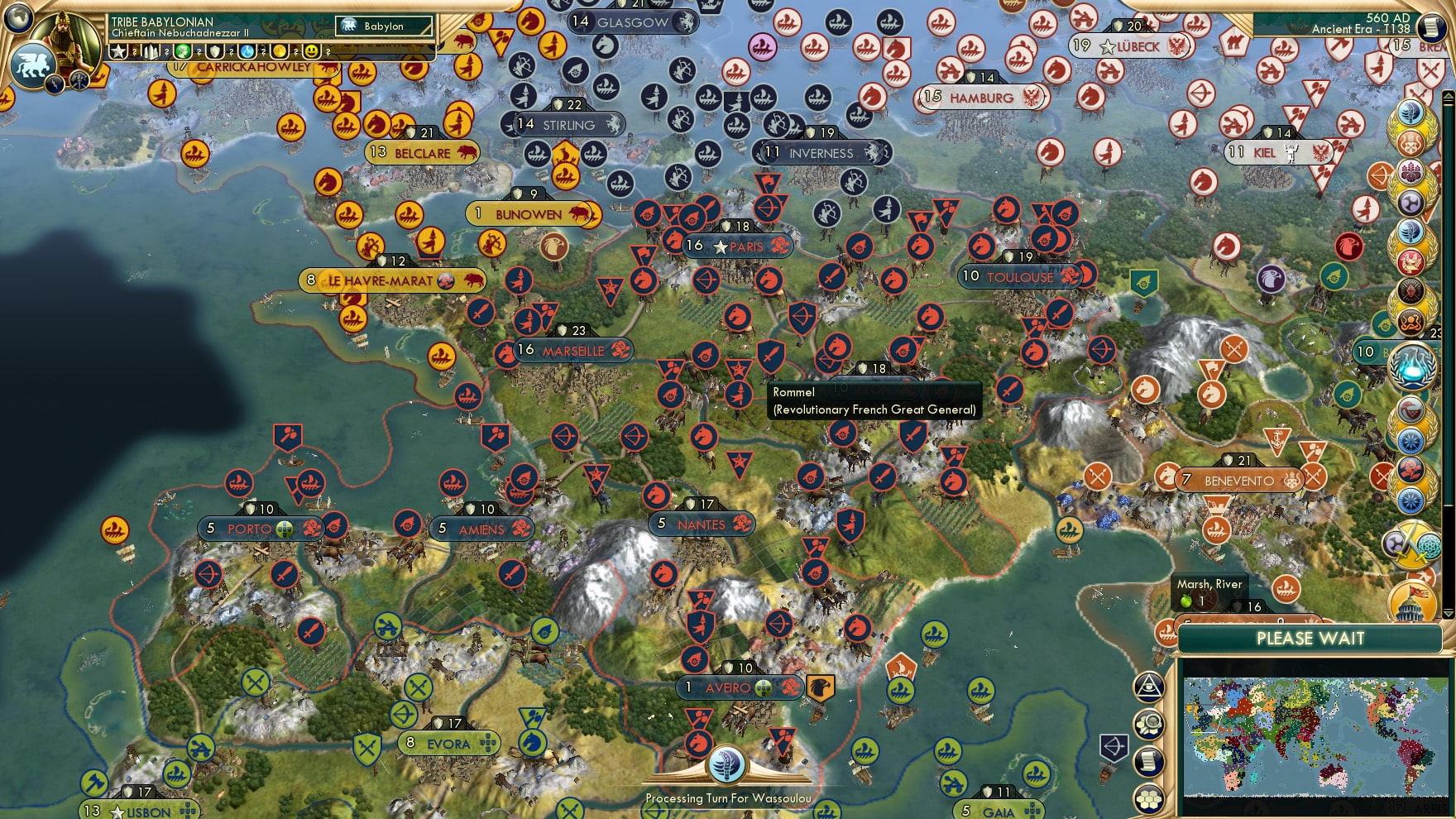Click the Paris city banner

point(739,246)
